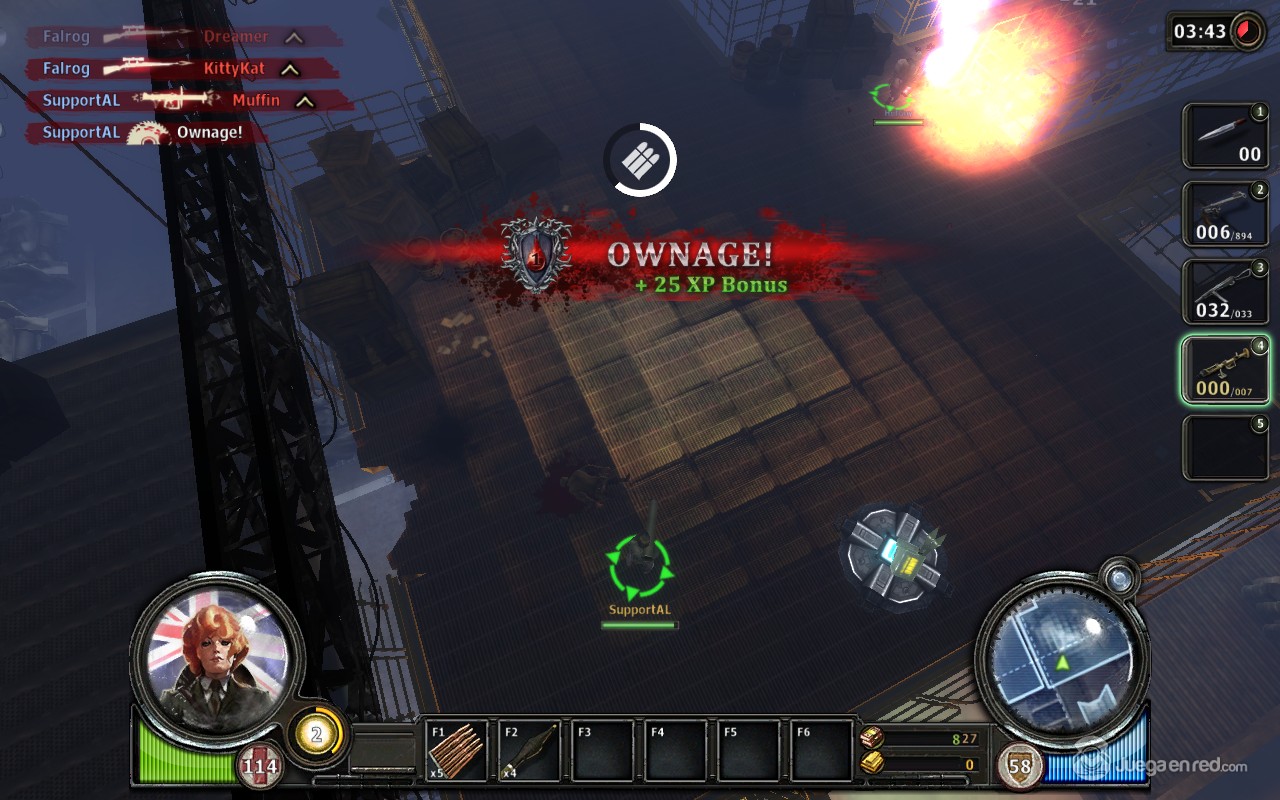Open the red-haired character portrait
1280x800 pixels.
217,652
